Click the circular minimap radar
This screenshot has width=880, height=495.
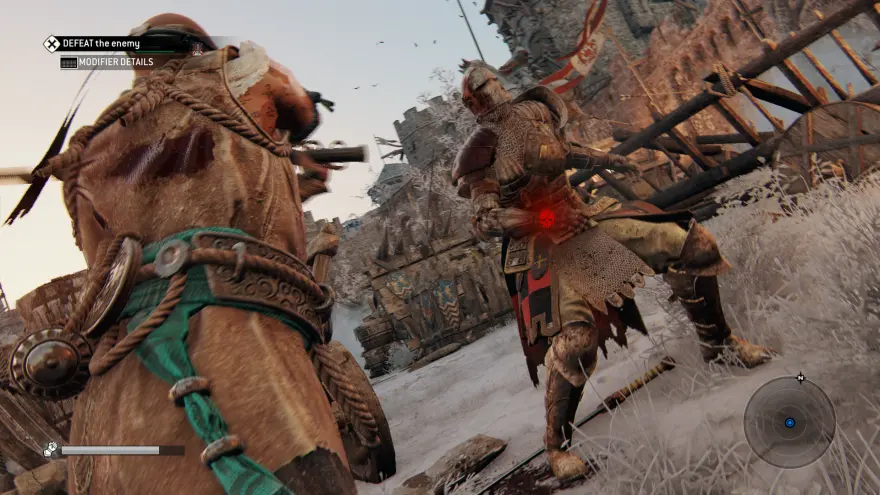tap(789, 422)
